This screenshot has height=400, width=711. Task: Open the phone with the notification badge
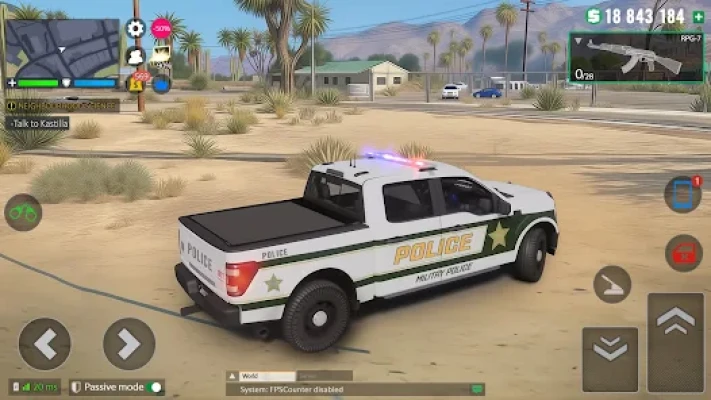[683, 194]
